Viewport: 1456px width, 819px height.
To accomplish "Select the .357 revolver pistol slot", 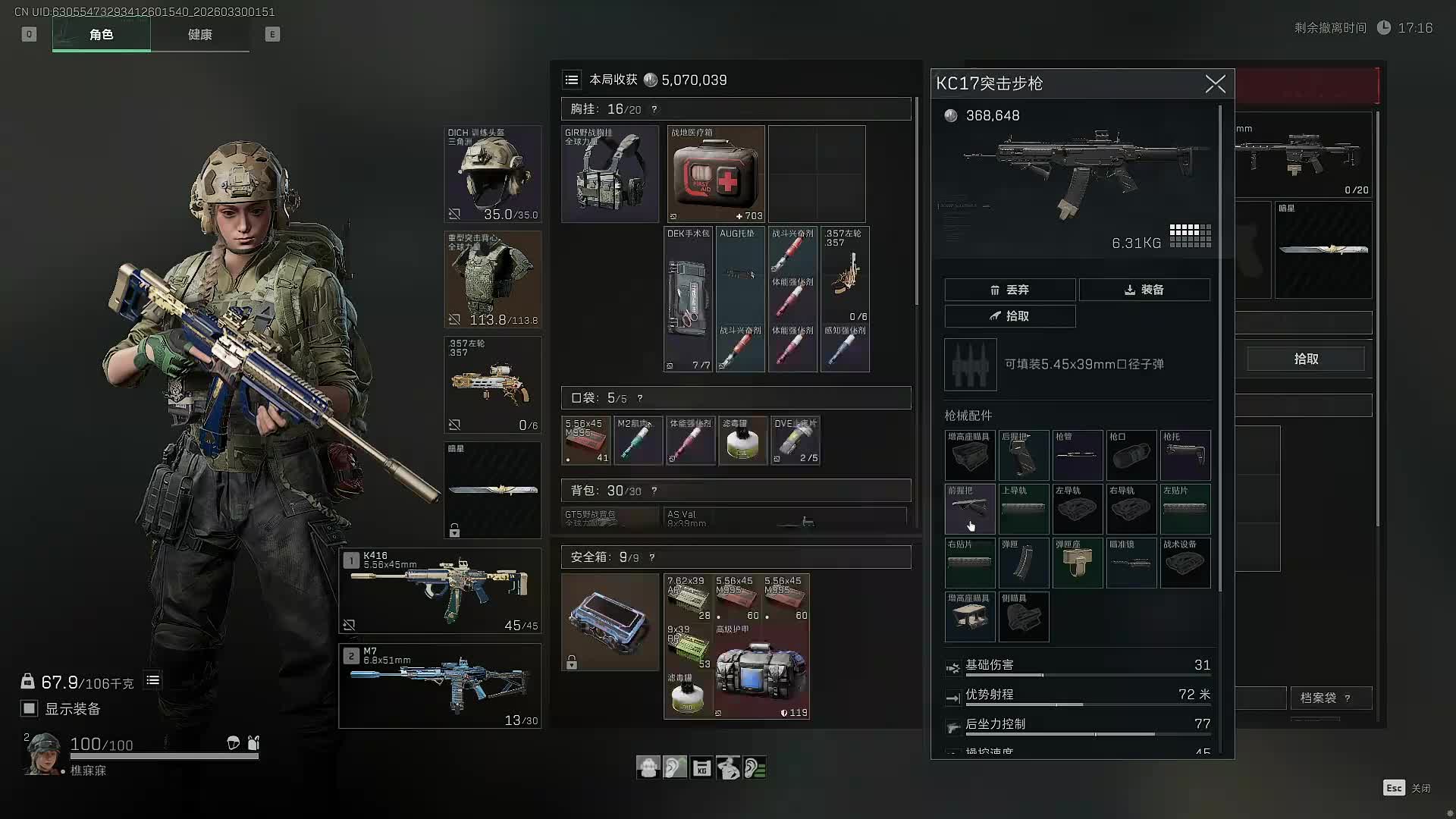I will point(492,384).
